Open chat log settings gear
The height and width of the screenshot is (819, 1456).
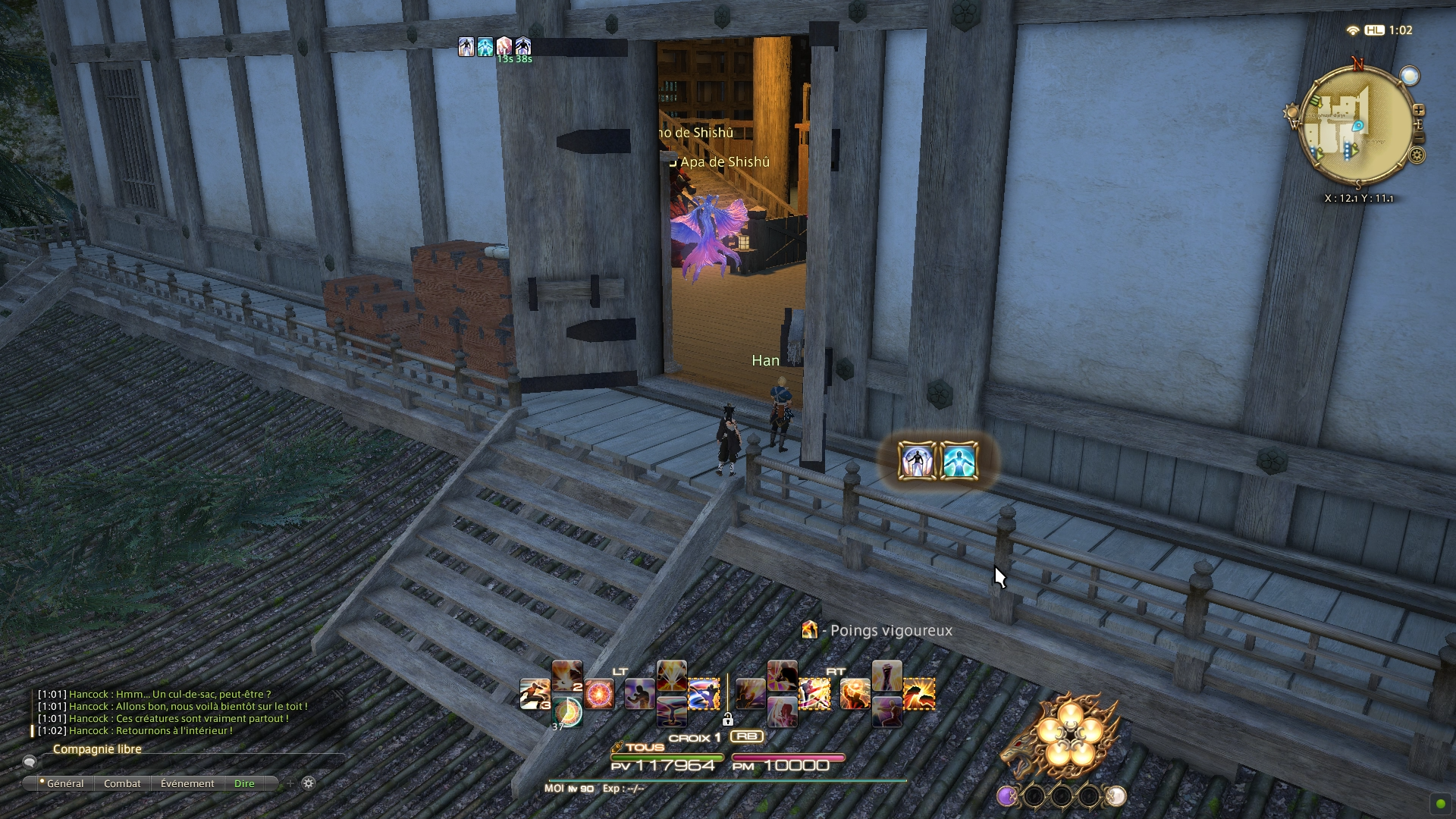[x=309, y=783]
